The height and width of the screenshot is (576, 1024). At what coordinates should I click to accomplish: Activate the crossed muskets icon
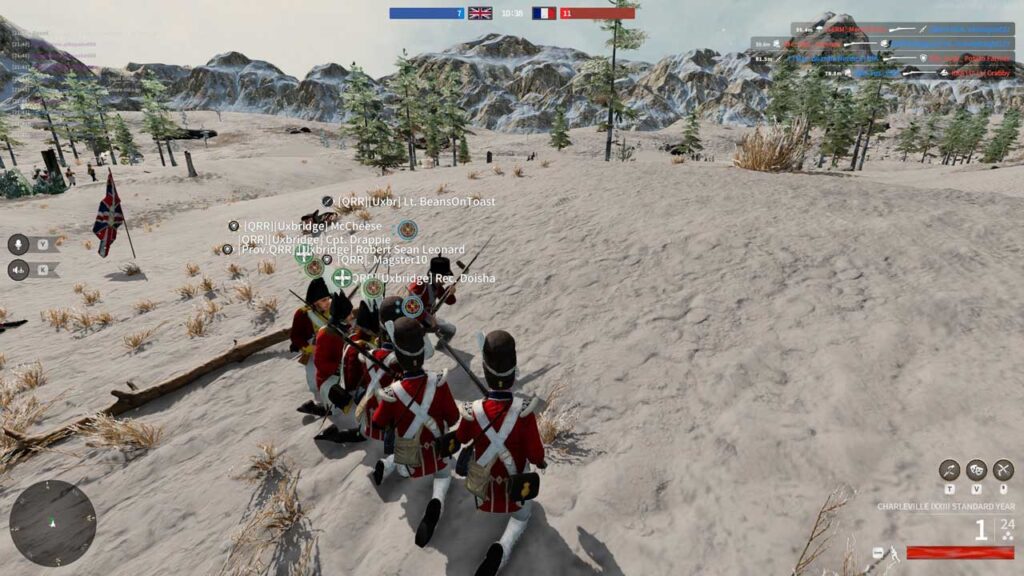point(1003,470)
